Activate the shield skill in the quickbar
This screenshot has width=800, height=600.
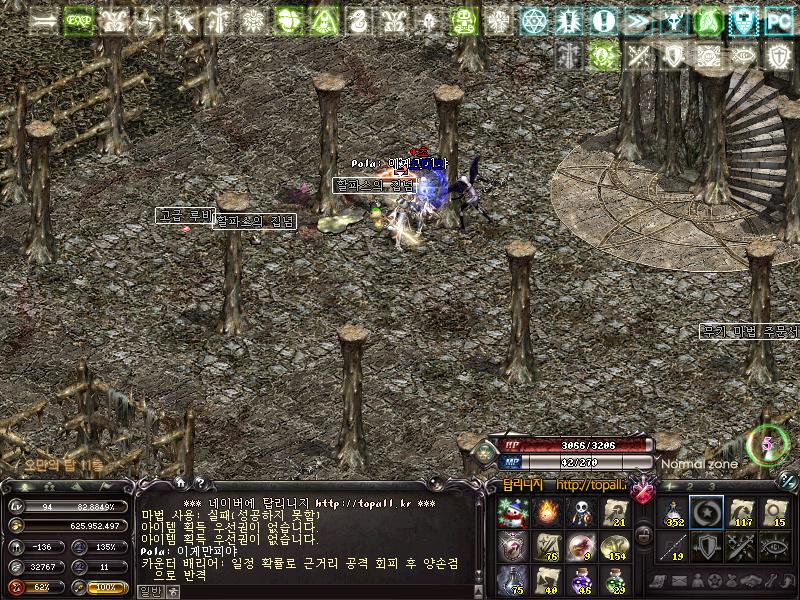click(x=706, y=547)
